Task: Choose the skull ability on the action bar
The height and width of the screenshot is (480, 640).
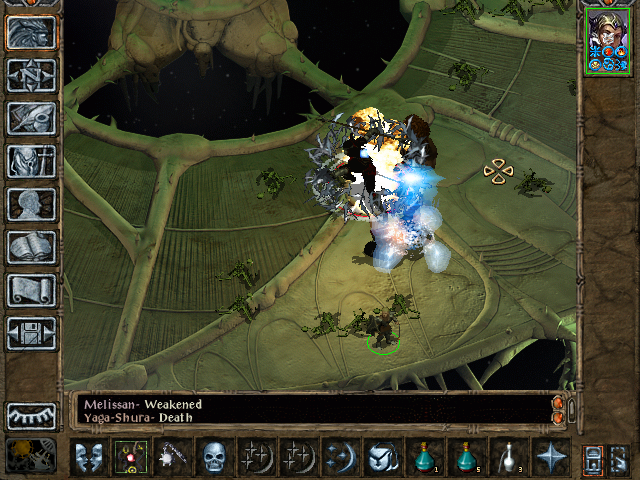Action: pos(214,457)
